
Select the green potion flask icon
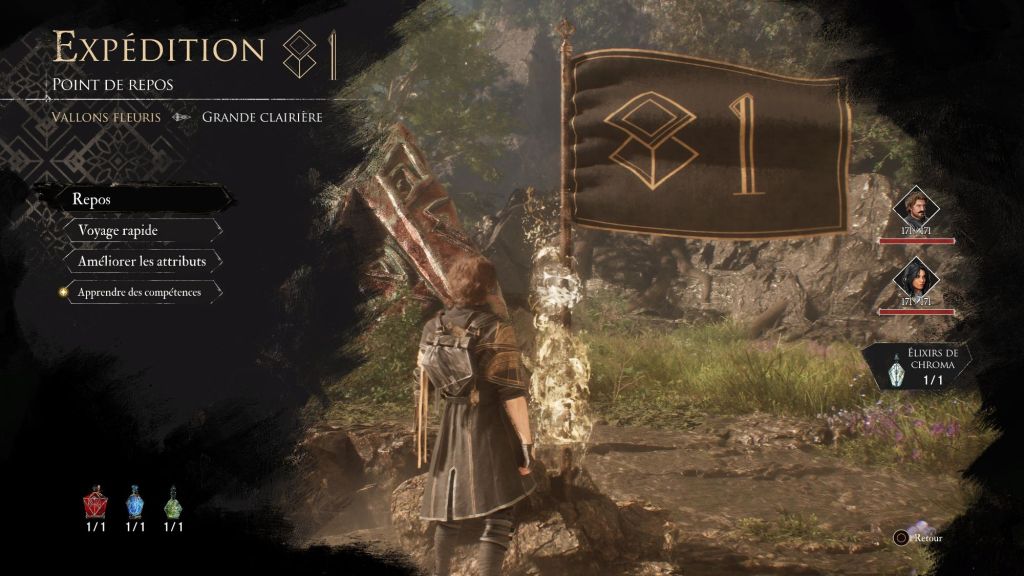[174, 502]
